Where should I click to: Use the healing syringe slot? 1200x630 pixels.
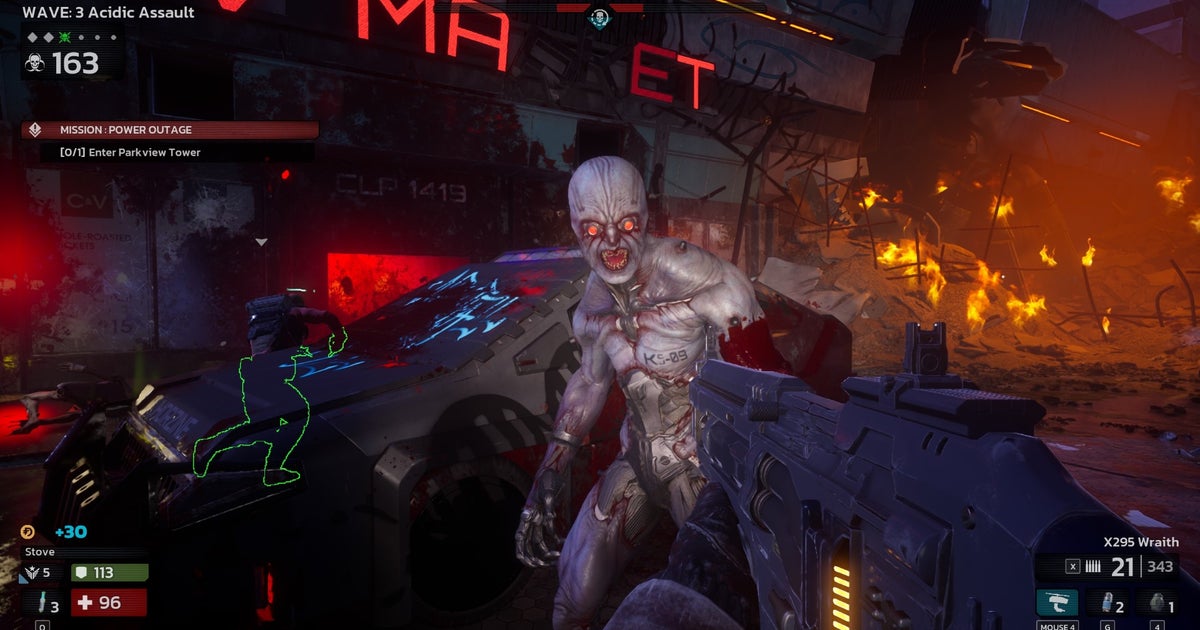coord(42,603)
